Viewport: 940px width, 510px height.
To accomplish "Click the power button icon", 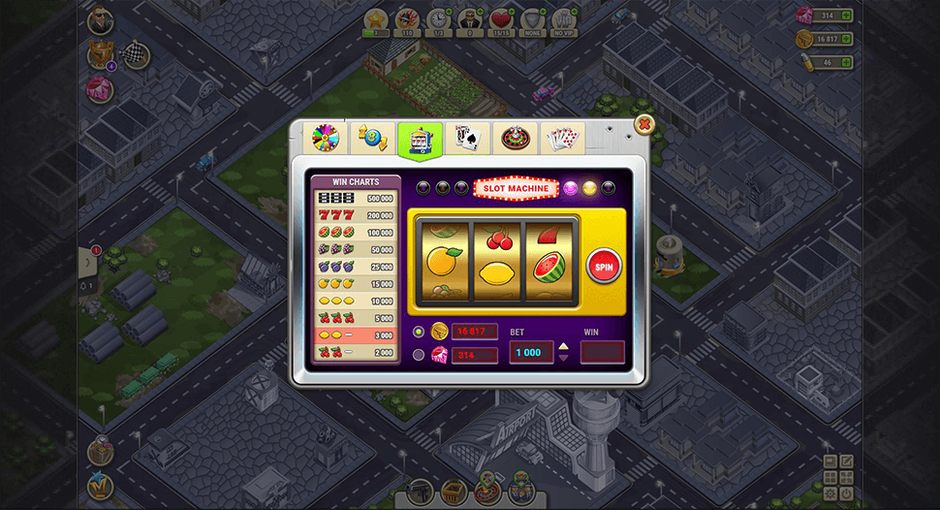I will coord(846,493).
